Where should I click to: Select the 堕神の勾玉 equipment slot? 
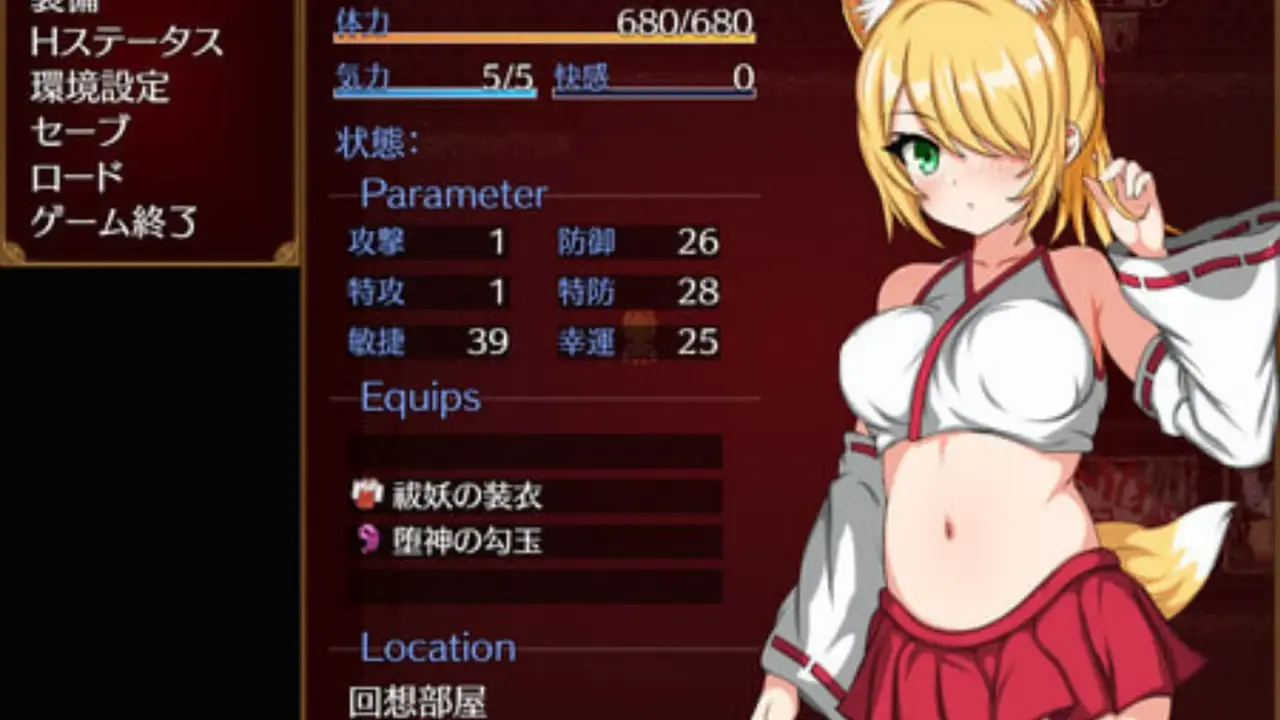pos(534,541)
